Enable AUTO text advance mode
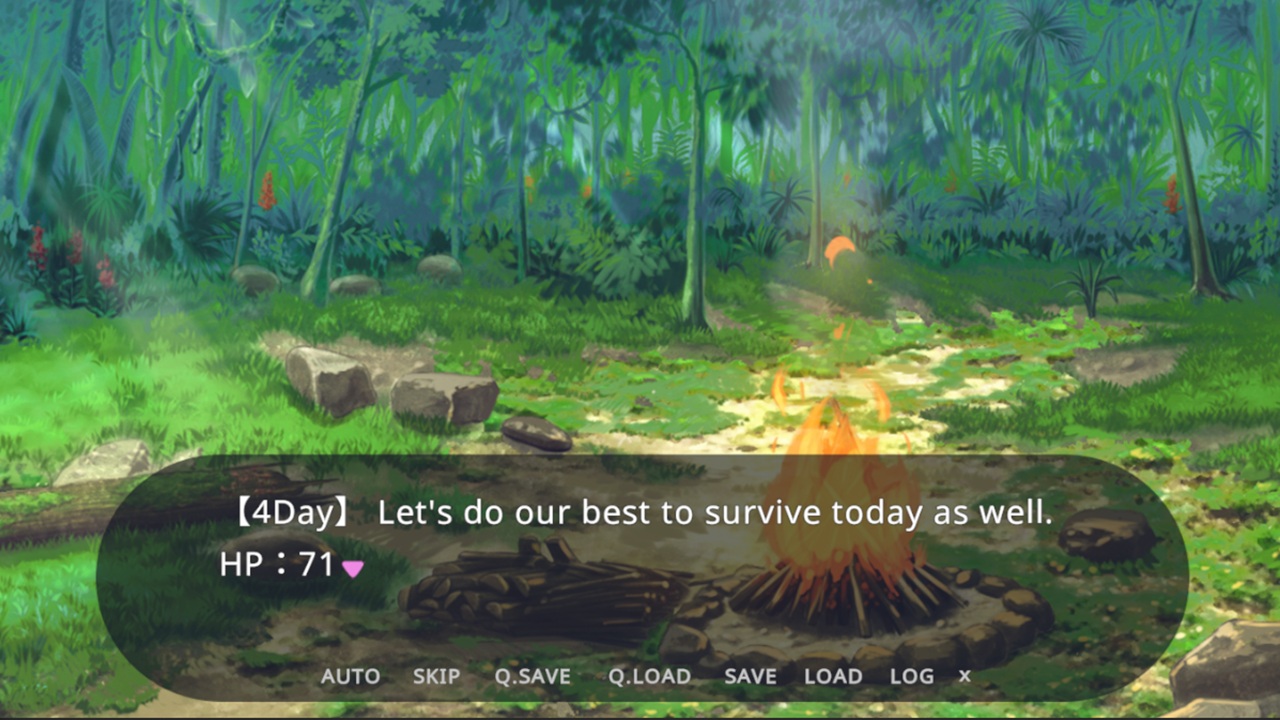The width and height of the screenshot is (1280, 720). 350,676
